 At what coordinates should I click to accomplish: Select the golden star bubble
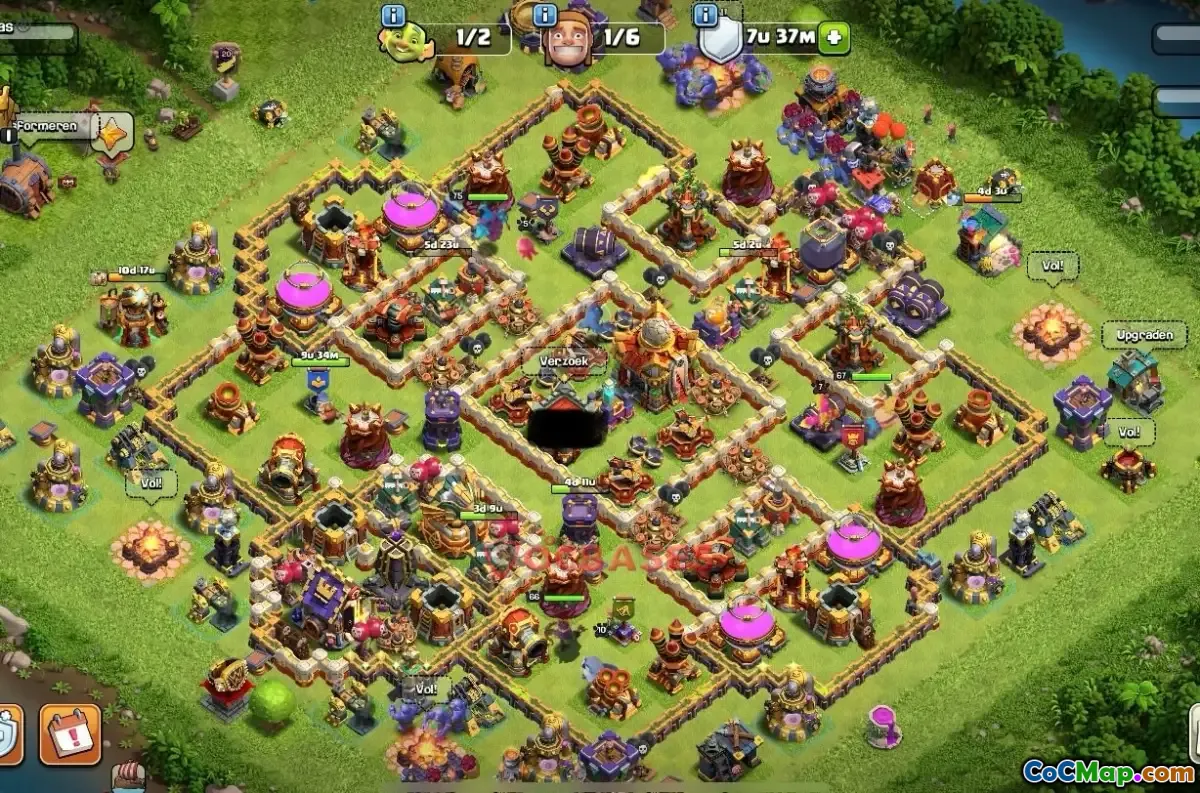[x=112, y=132]
